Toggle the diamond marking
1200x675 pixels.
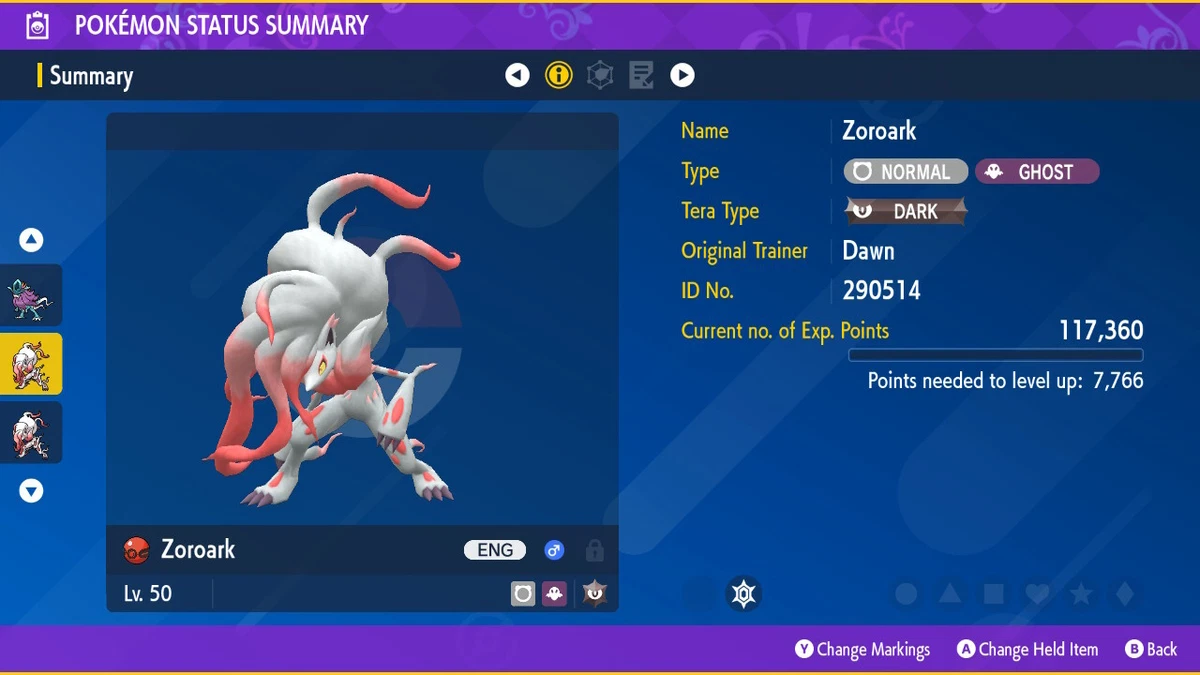pos(1125,594)
